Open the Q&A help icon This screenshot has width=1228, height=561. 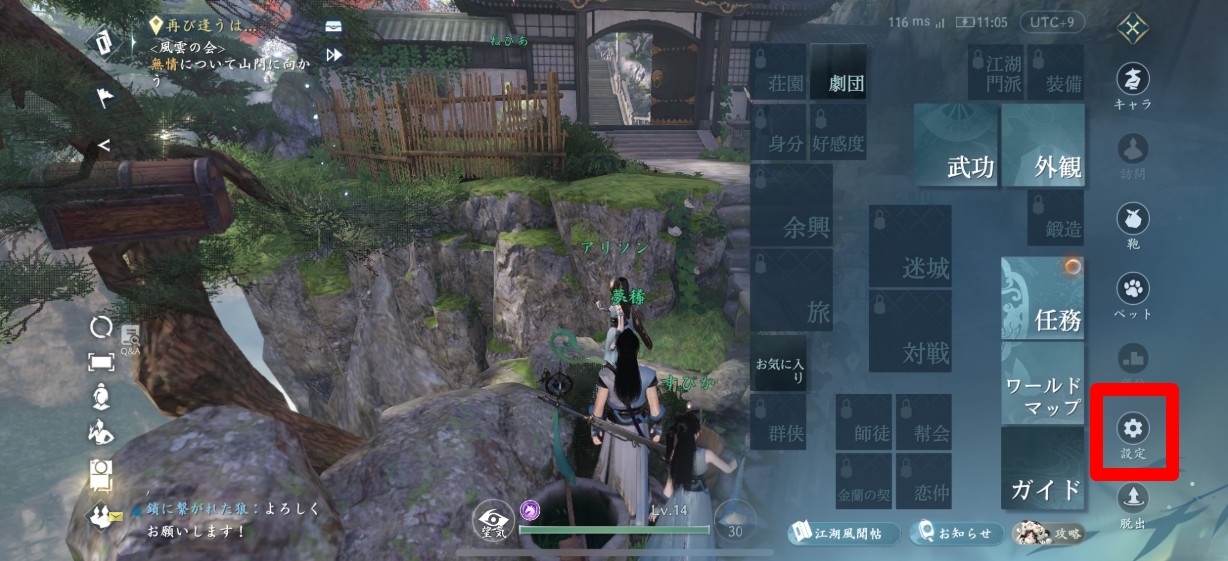point(131,338)
